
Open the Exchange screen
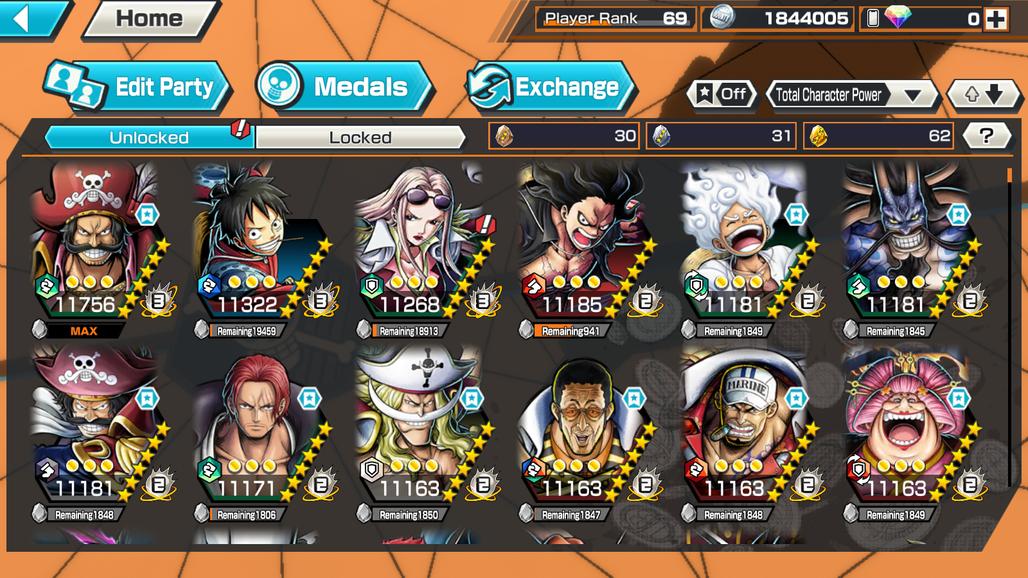(551, 87)
